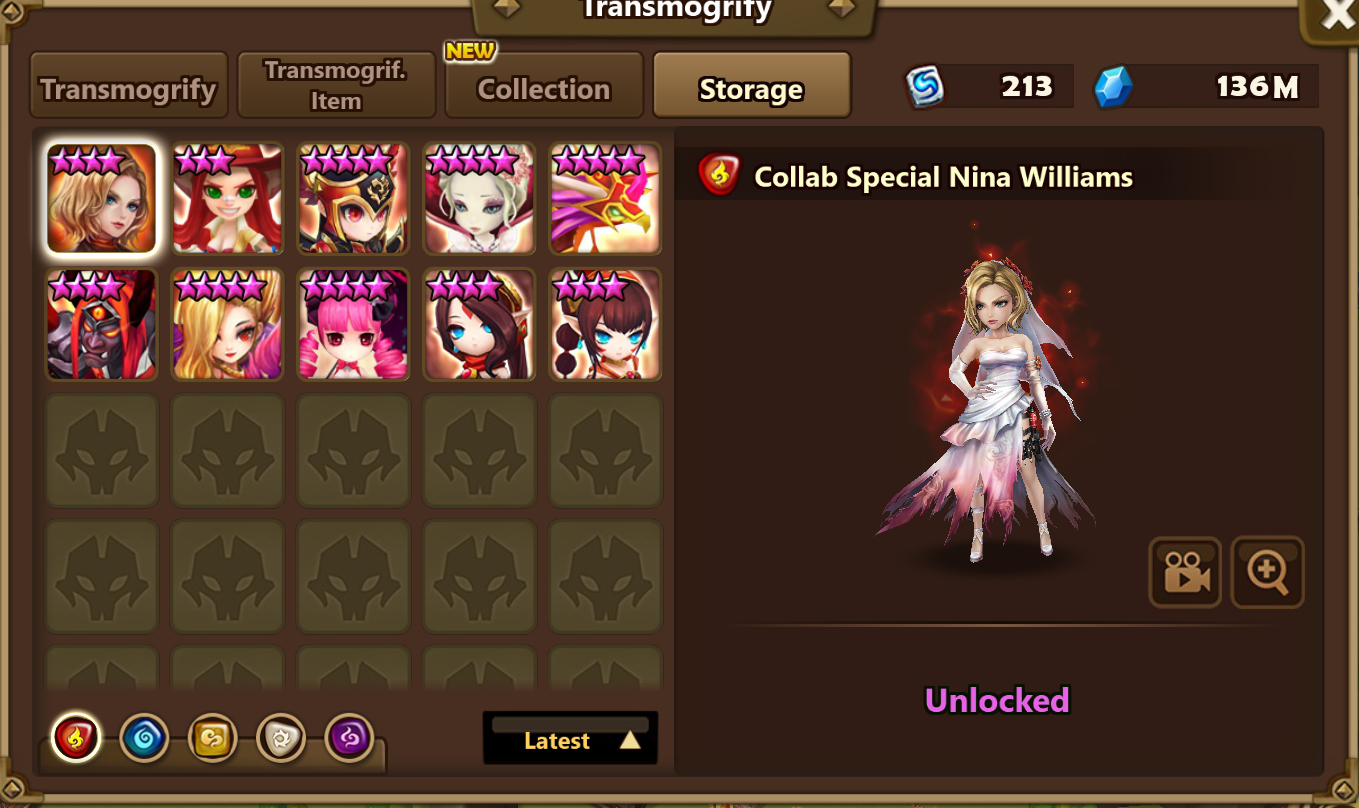
Task: Close the Transmogrify window
Action: pyautogui.click(x=1337, y=16)
